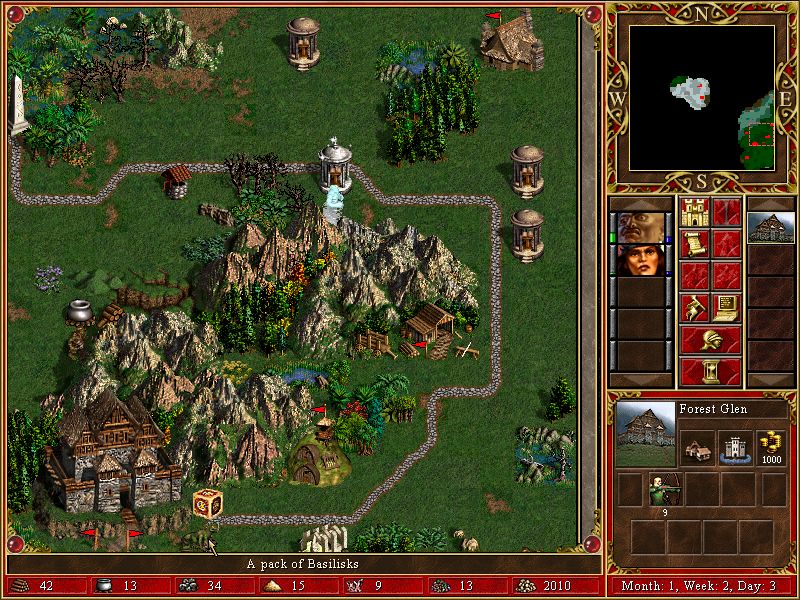800x600 pixels.
Task: End the turn with the hourglass button
Action: [x=711, y=371]
